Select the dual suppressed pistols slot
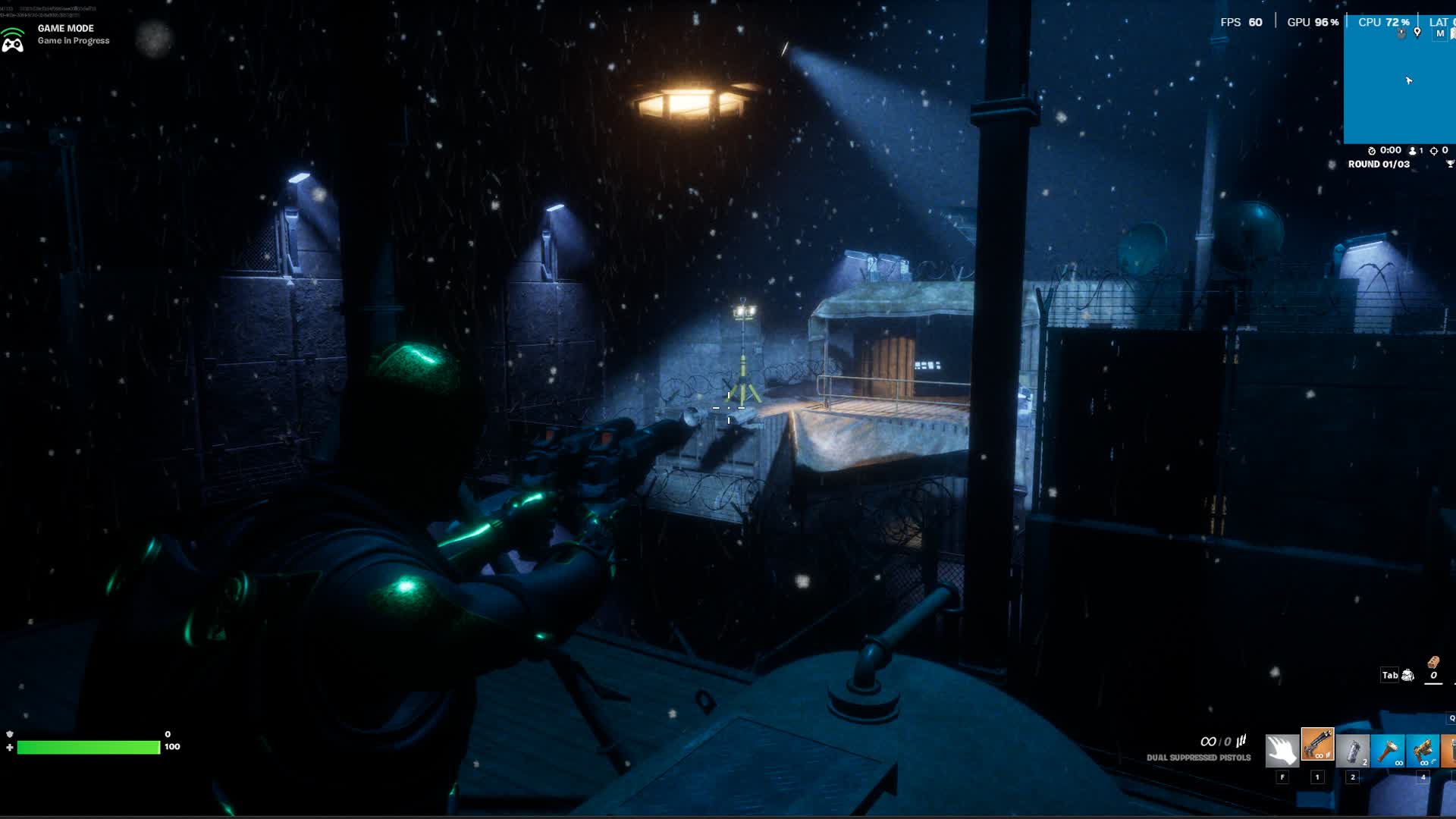This screenshot has height=819, width=1456. pos(1317,745)
